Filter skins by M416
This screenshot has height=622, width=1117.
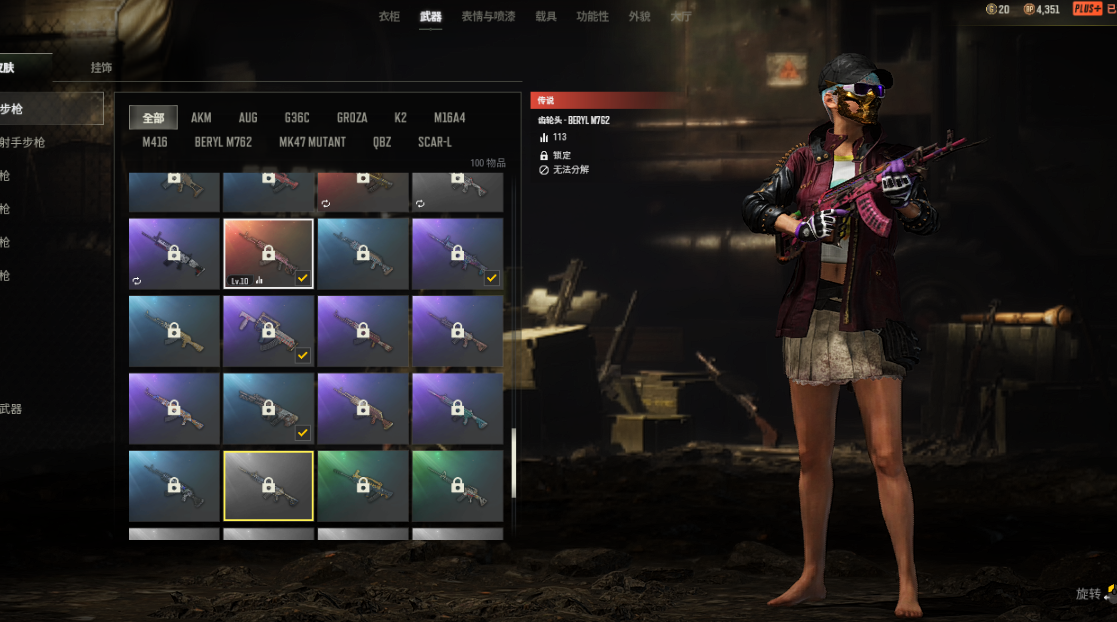155,142
